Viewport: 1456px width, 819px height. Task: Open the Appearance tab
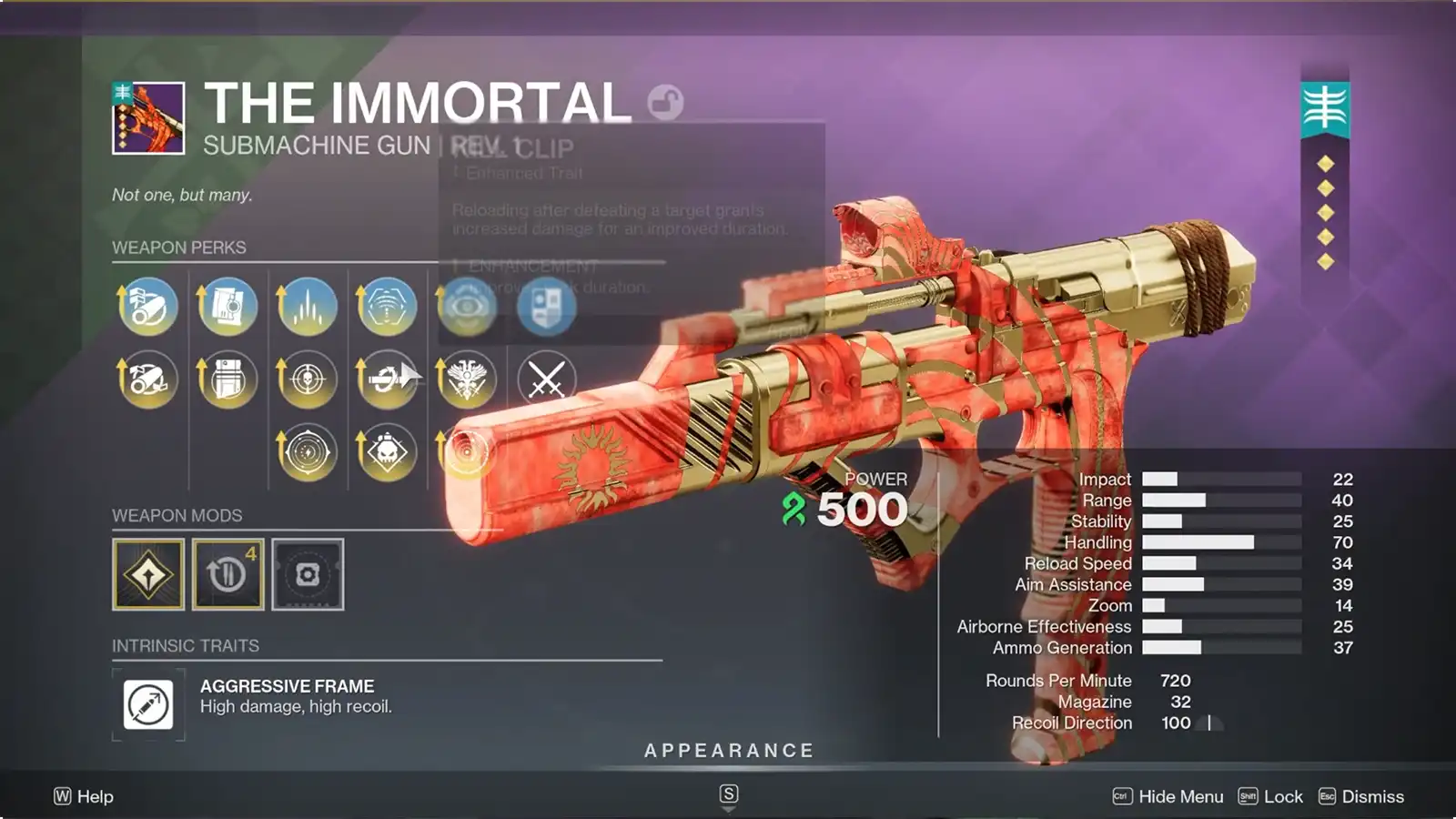coord(728,751)
